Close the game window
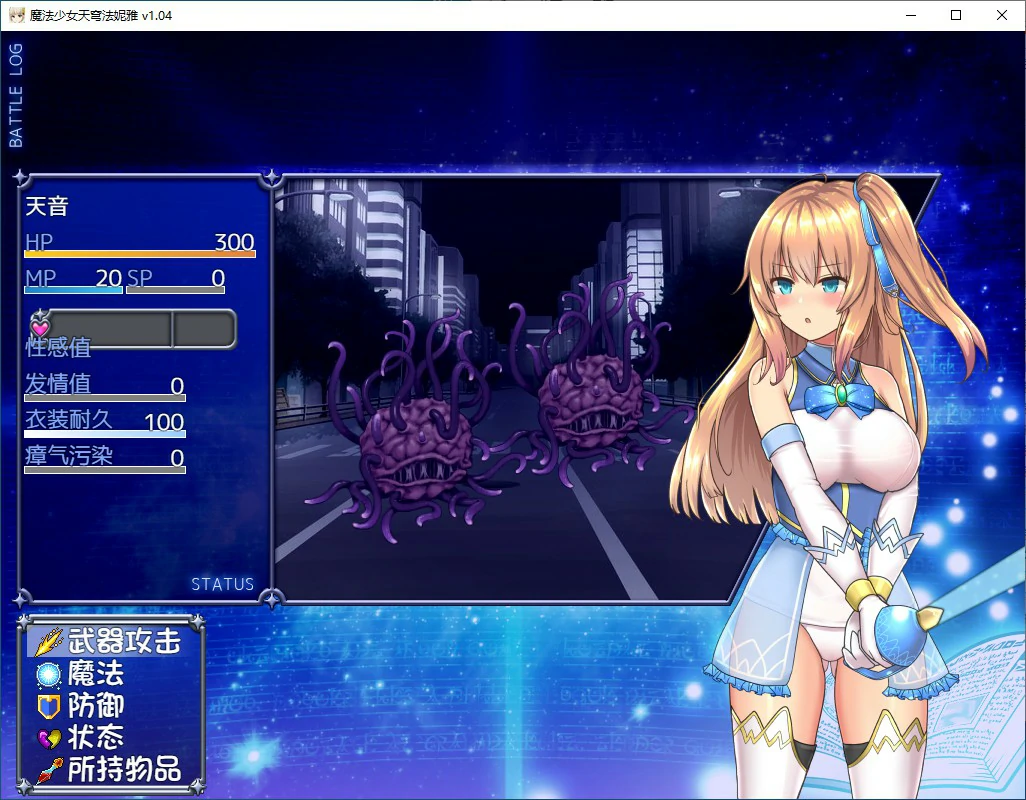This screenshot has width=1026, height=800. click(1002, 15)
